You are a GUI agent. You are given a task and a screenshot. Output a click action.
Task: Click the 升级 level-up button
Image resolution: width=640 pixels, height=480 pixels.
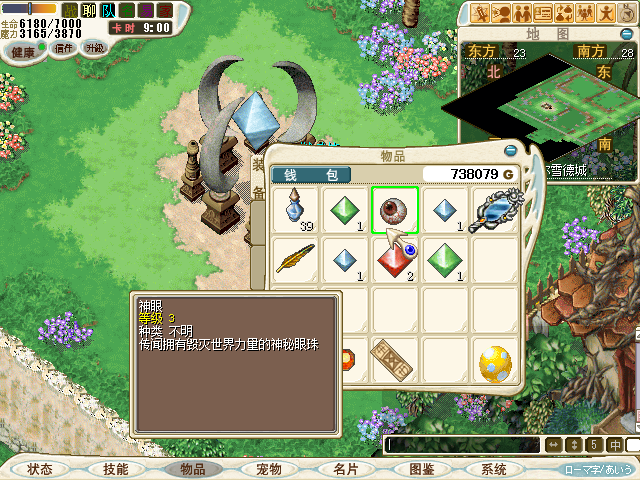93,48
